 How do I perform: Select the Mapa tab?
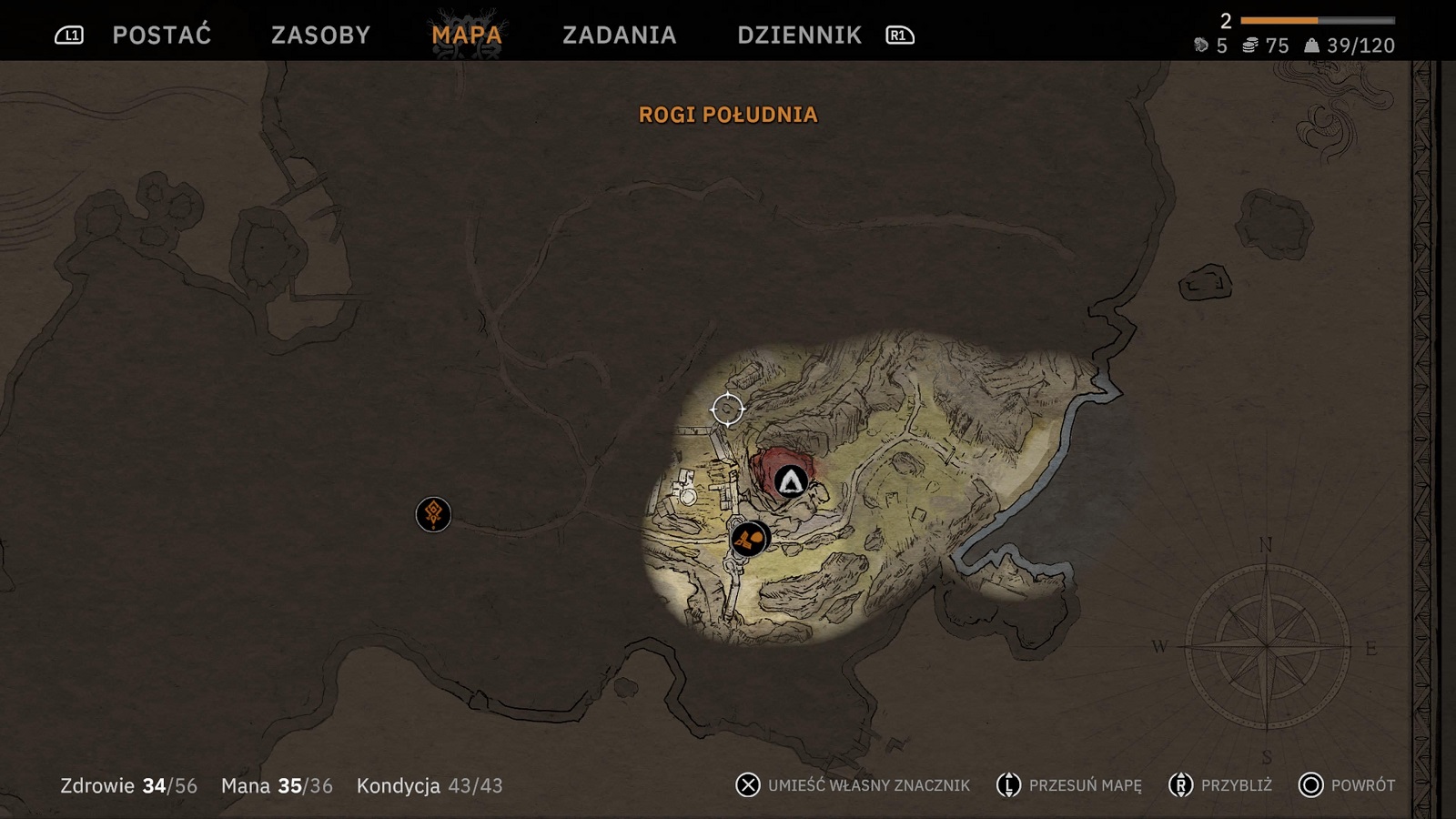coord(467,35)
